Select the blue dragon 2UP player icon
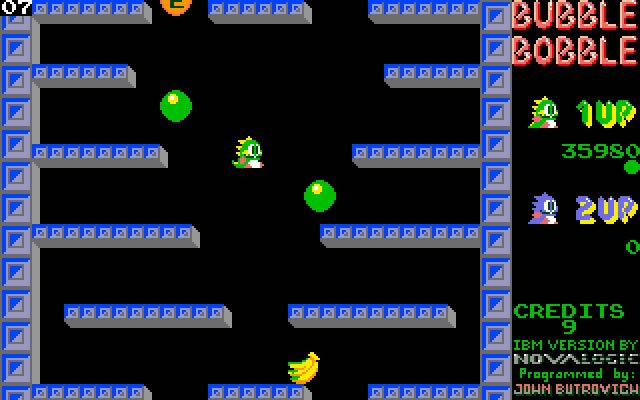The height and width of the screenshot is (400, 640). pos(544,209)
